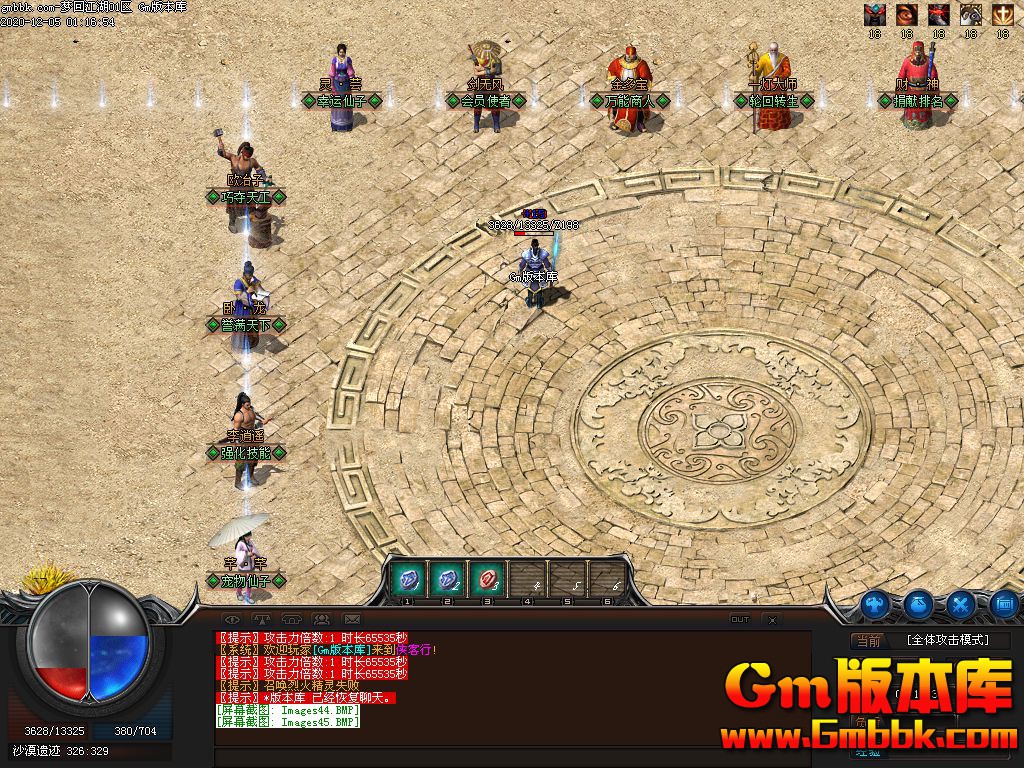Click the eye icon above the chat
The height and width of the screenshot is (768, 1024).
[x=233, y=619]
